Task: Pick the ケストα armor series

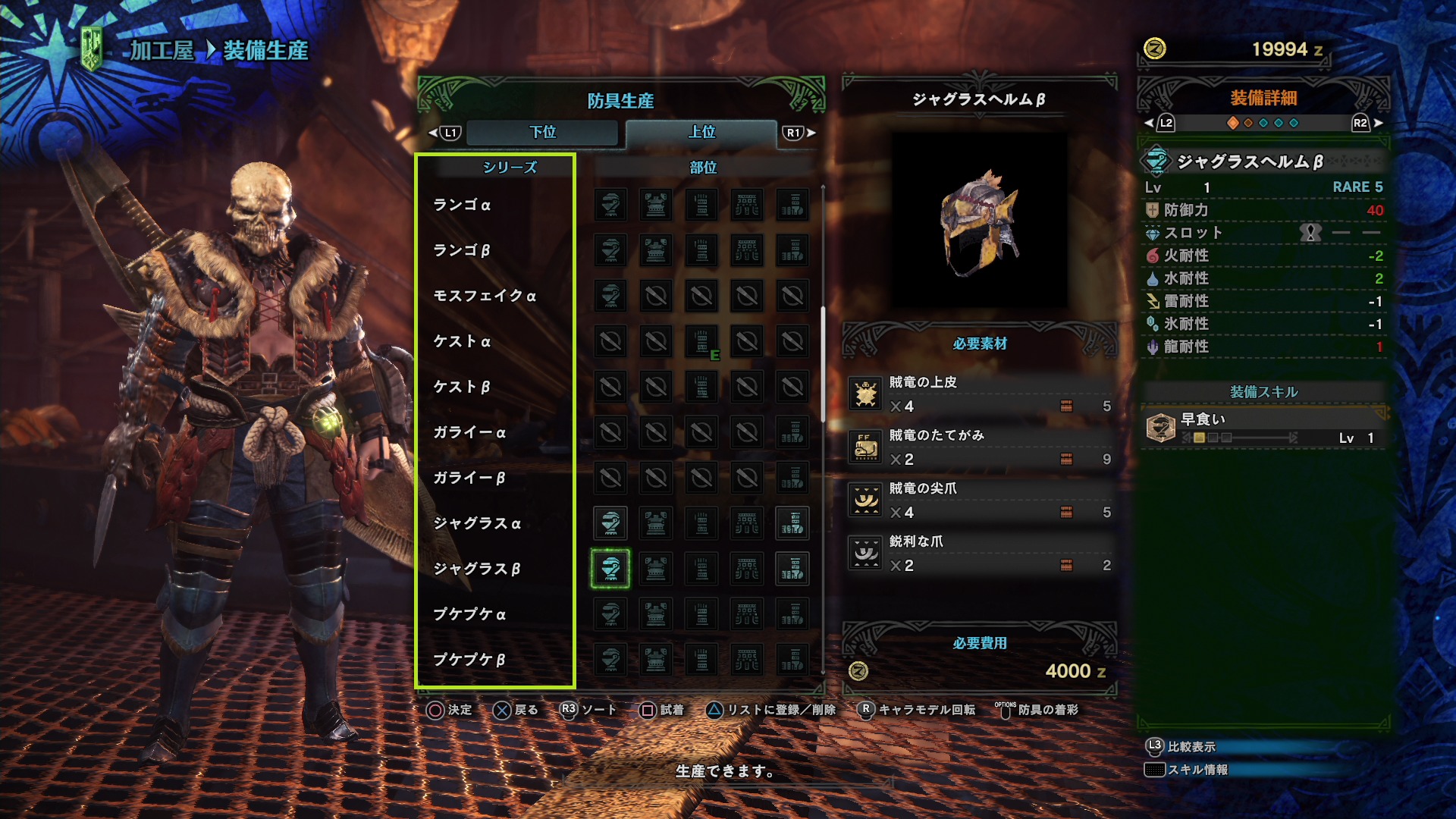Action: coord(462,341)
